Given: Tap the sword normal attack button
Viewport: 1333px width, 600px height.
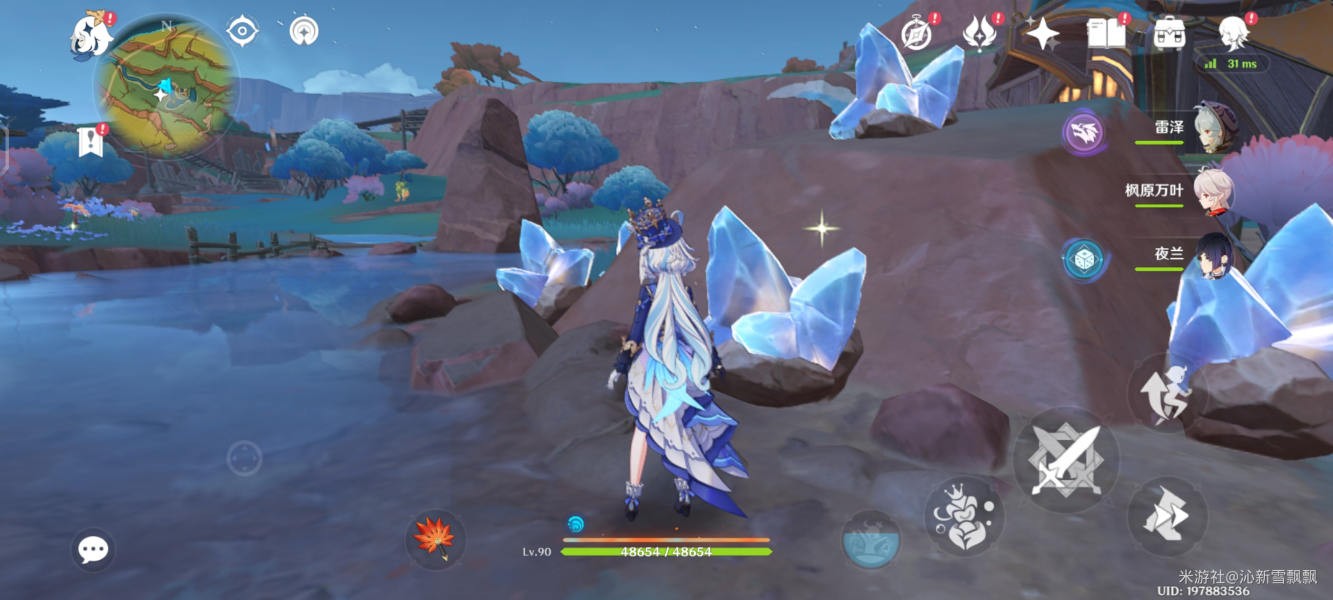Looking at the screenshot, I should click(x=1066, y=460).
